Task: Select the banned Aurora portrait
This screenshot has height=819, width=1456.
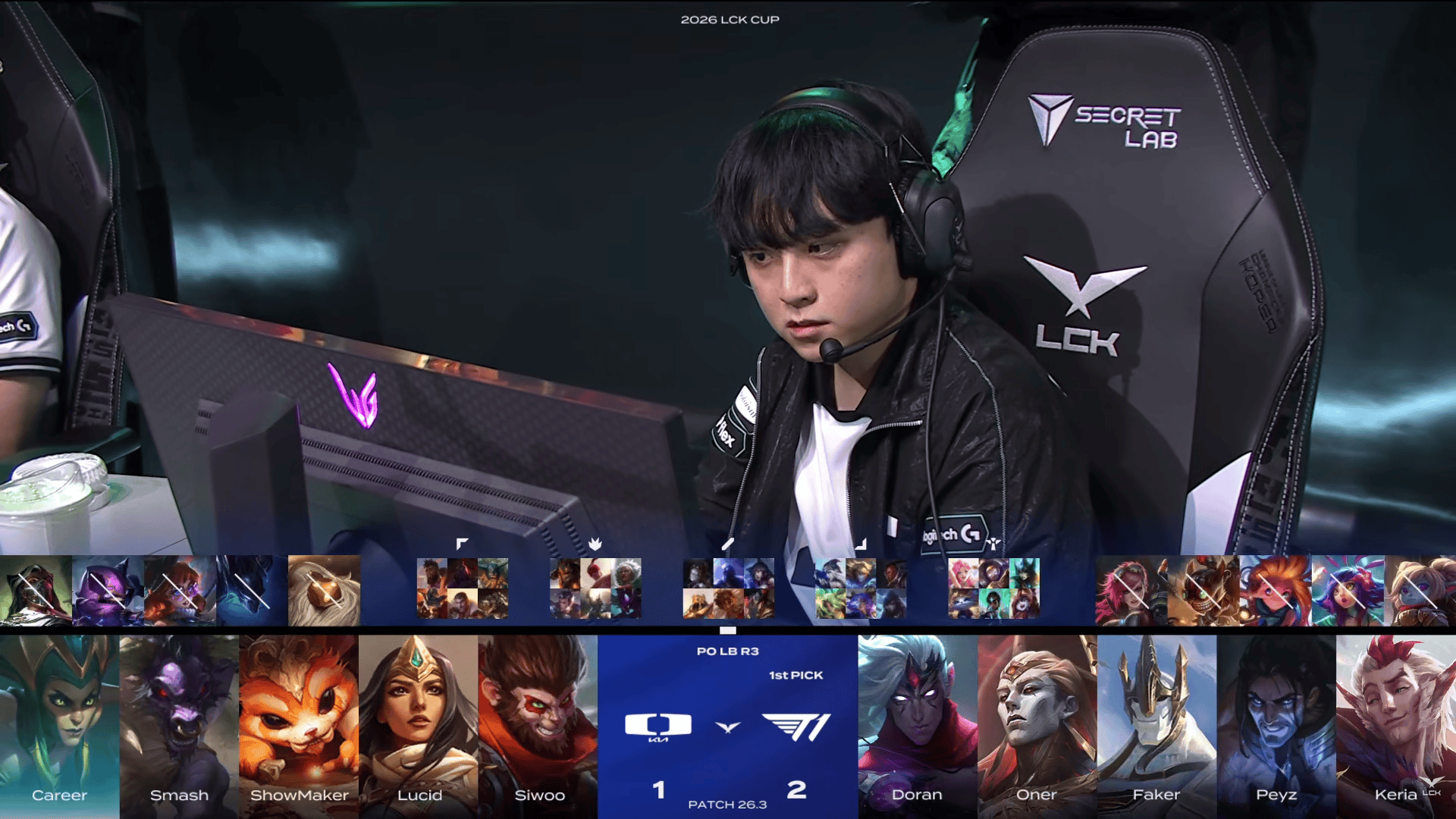Action: pos(180,591)
